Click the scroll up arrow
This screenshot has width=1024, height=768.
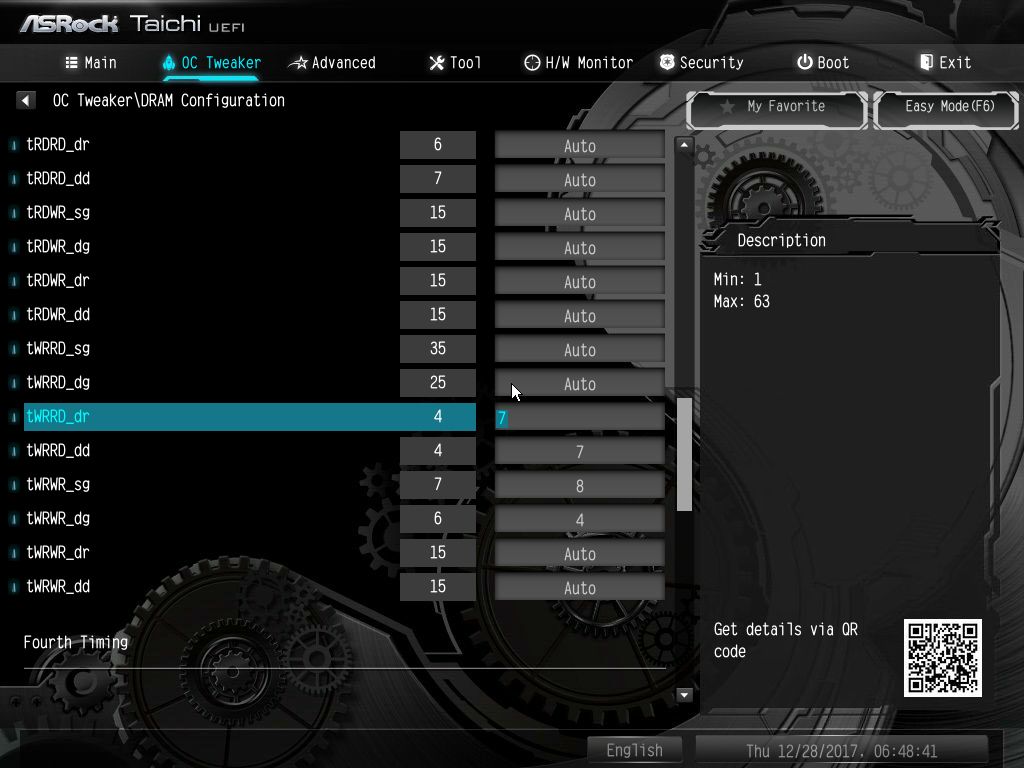[x=685, y=145]
